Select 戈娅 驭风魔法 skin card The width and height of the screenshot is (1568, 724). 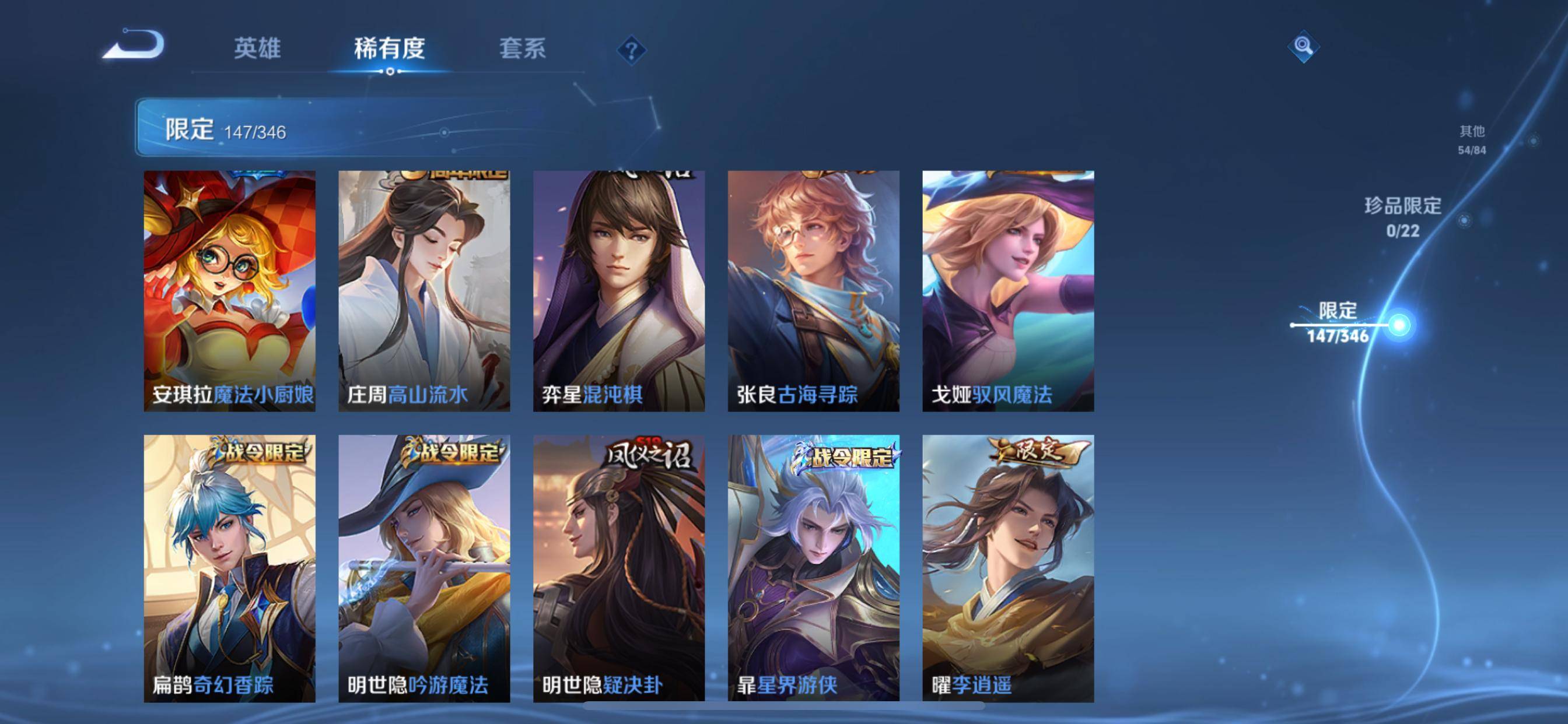1008,291
